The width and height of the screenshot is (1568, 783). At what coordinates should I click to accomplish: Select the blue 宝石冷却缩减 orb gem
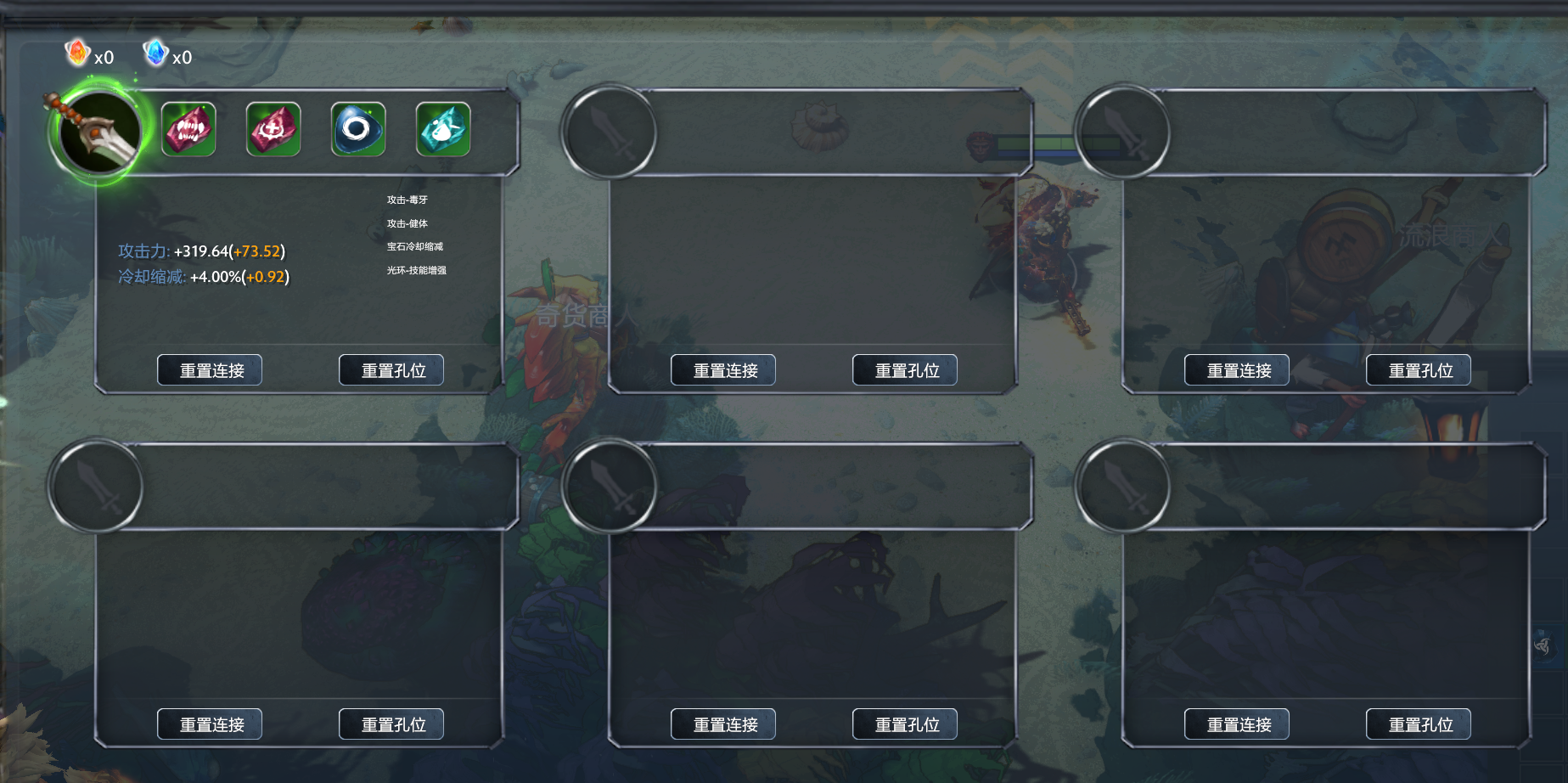coord(357,128)
